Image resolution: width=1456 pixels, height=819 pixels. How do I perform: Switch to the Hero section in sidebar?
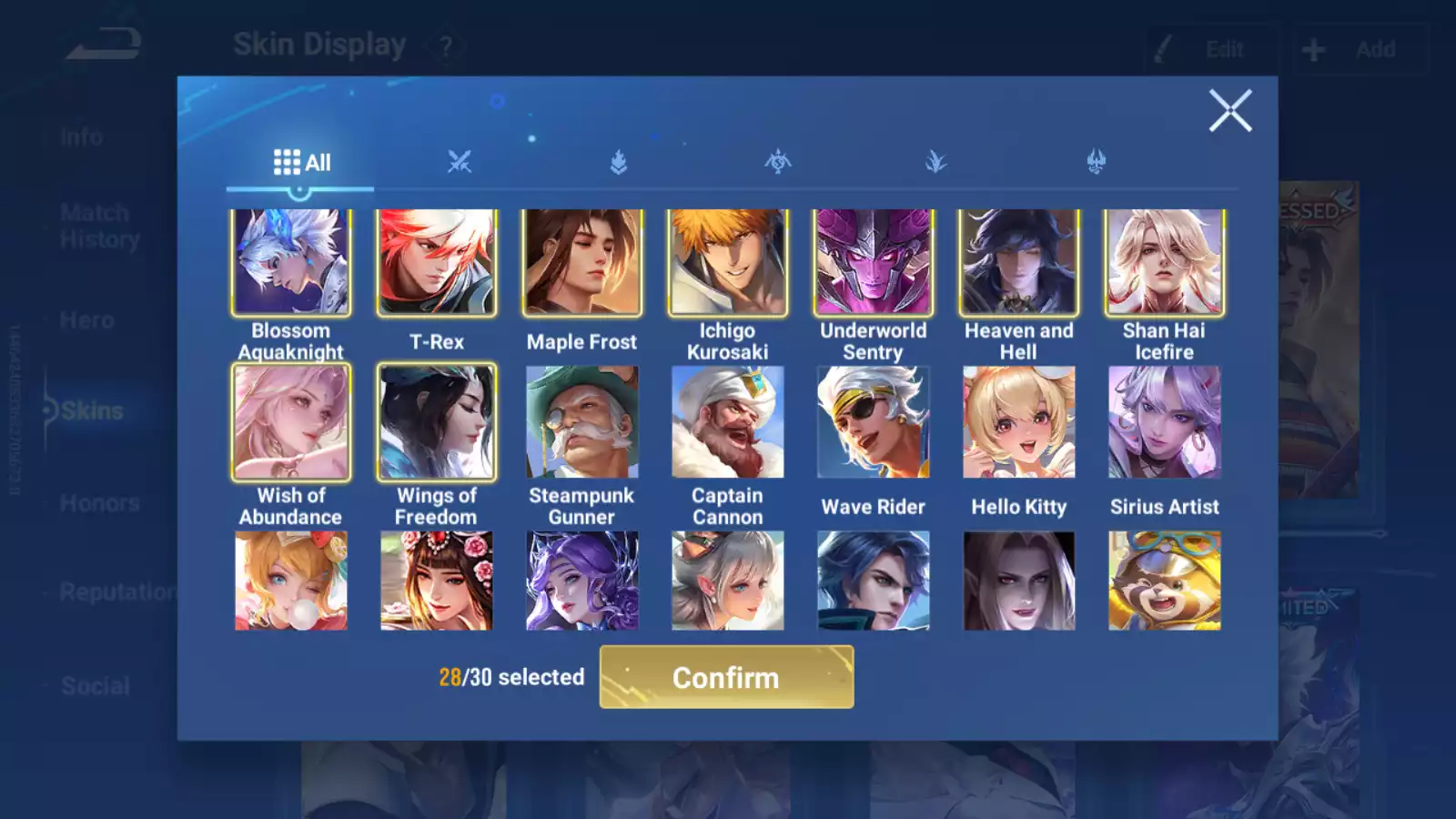[x=86, y=319]
